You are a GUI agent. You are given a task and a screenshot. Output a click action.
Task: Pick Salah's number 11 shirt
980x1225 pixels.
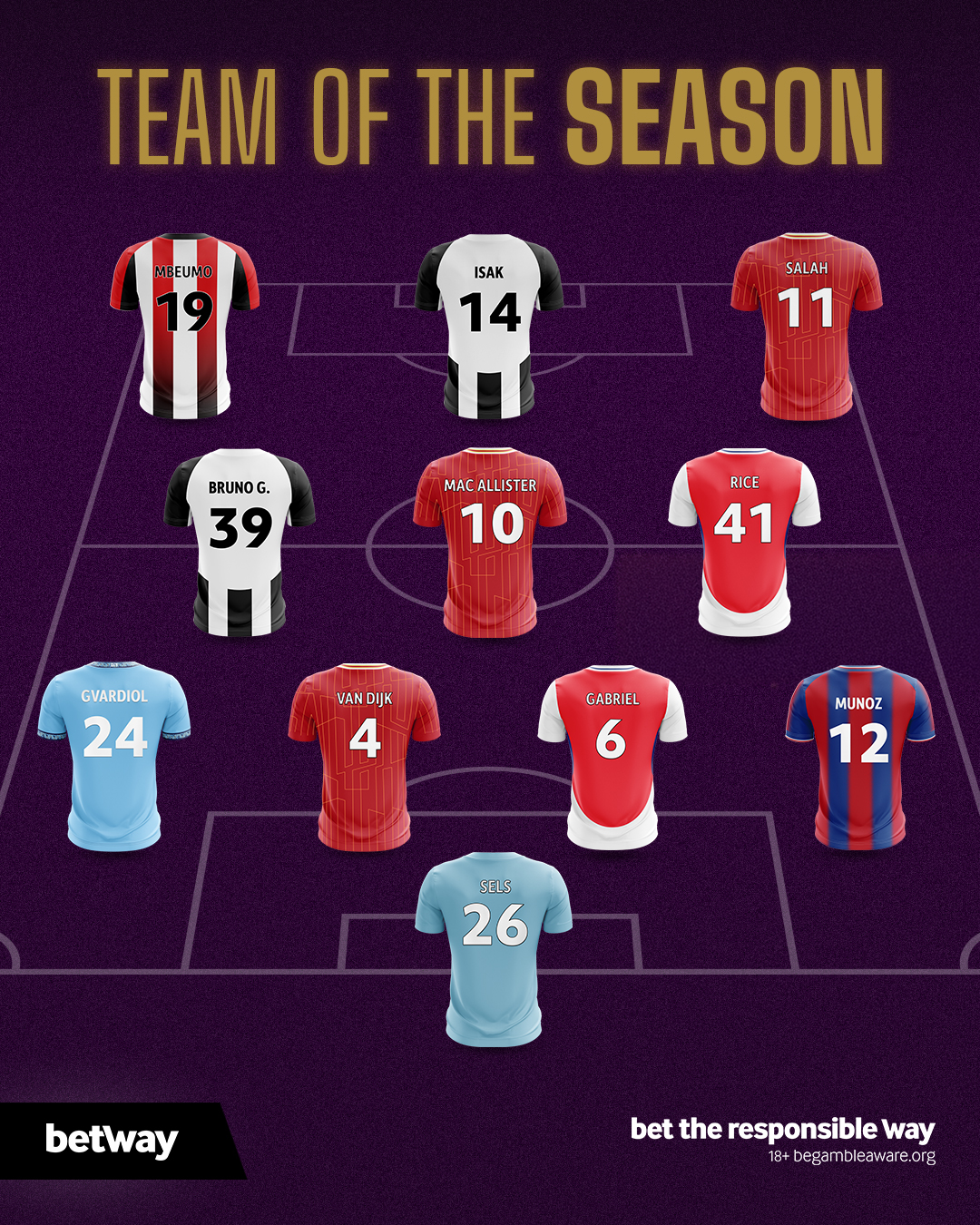tap(807, 327)
